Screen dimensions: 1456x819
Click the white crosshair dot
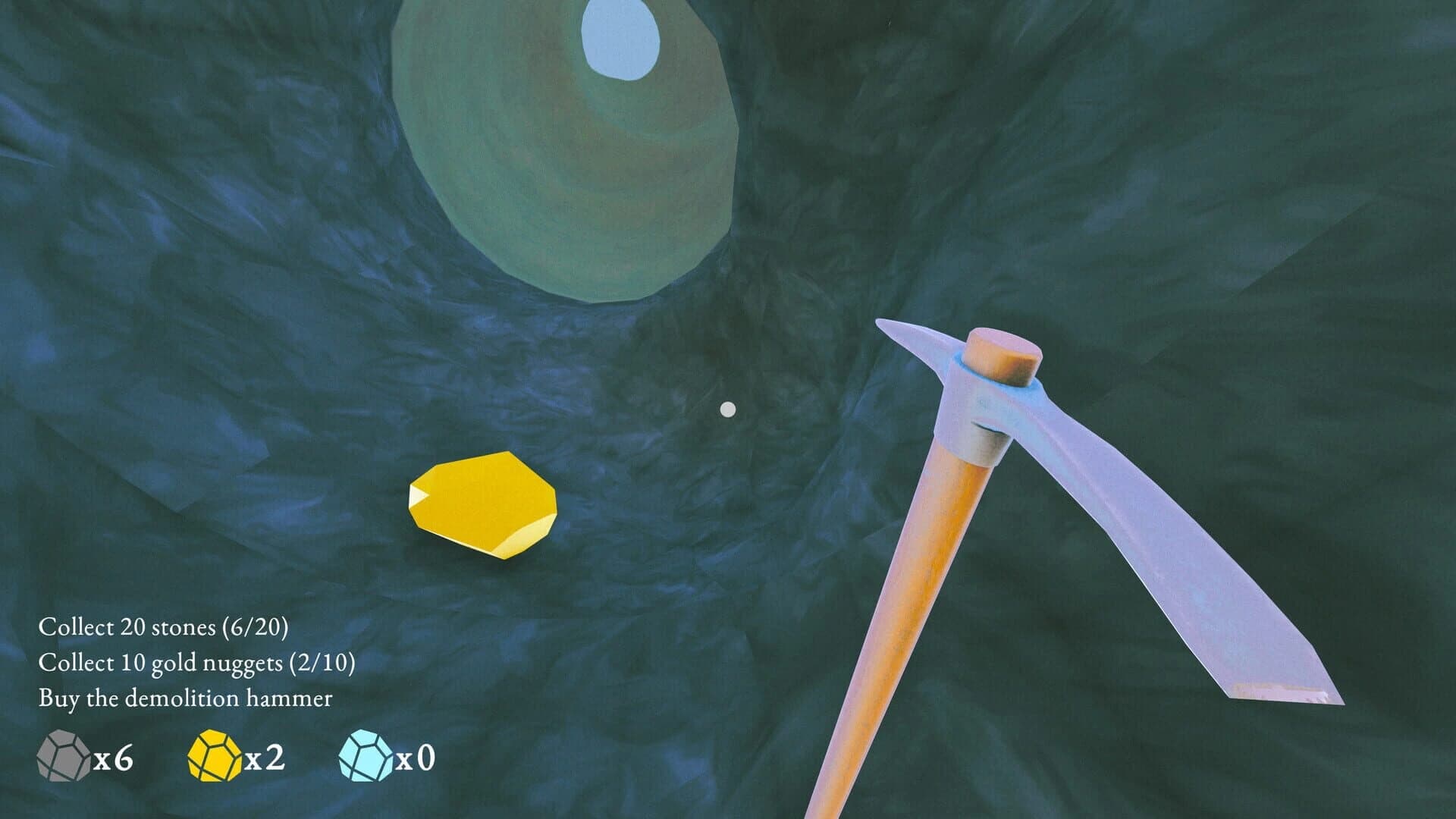tap(730, 409)
